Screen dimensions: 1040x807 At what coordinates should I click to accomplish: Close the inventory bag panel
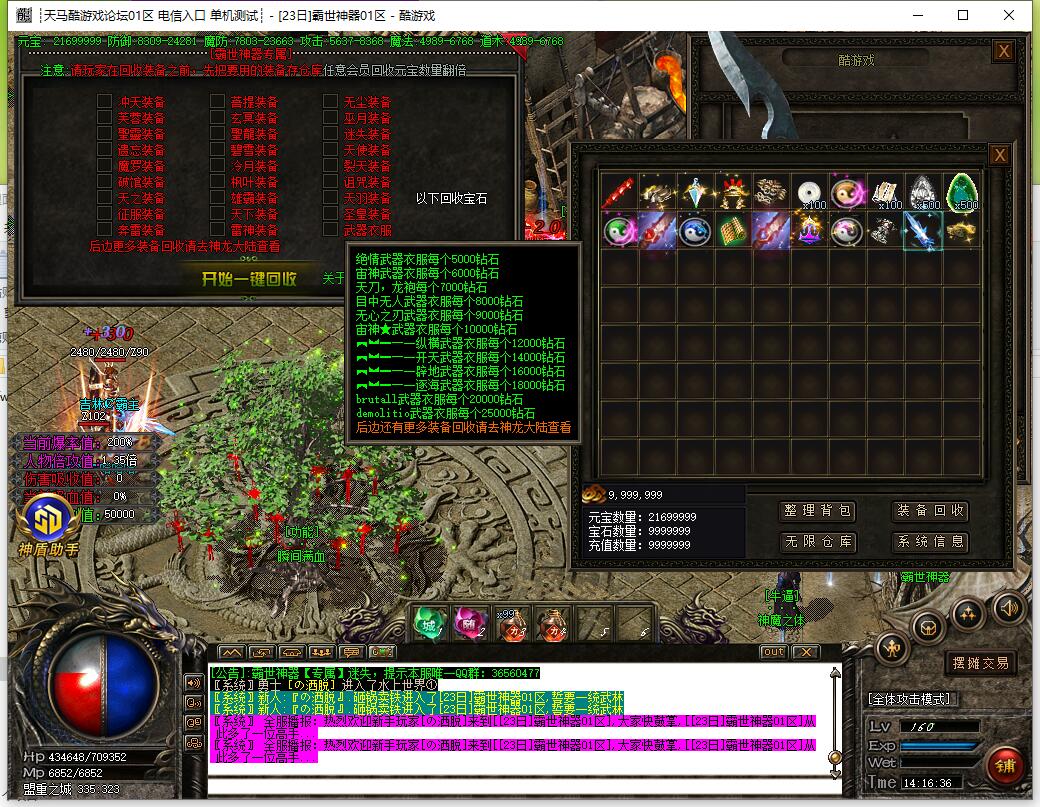click(x=998, y=155)
